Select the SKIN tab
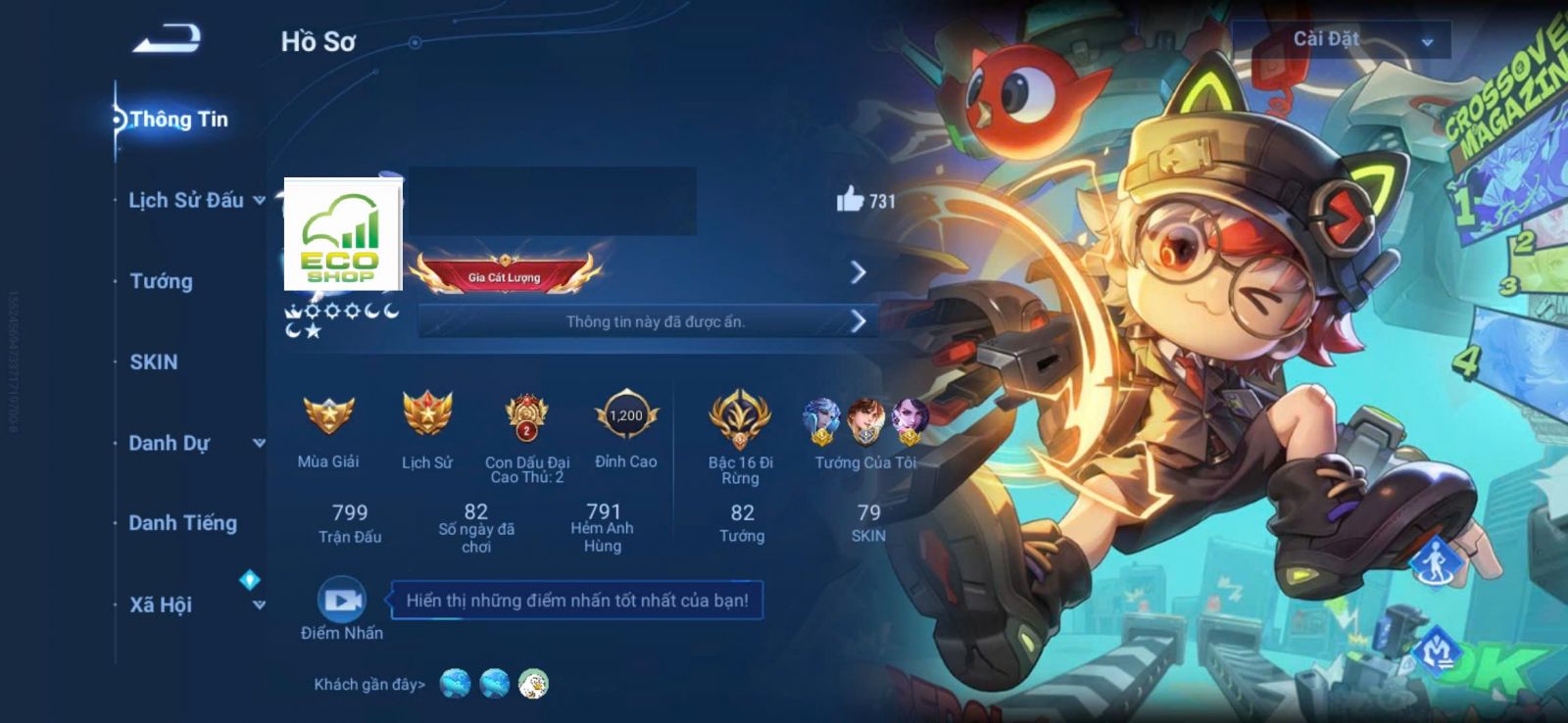1568x723 pixels. pos(154,362)
